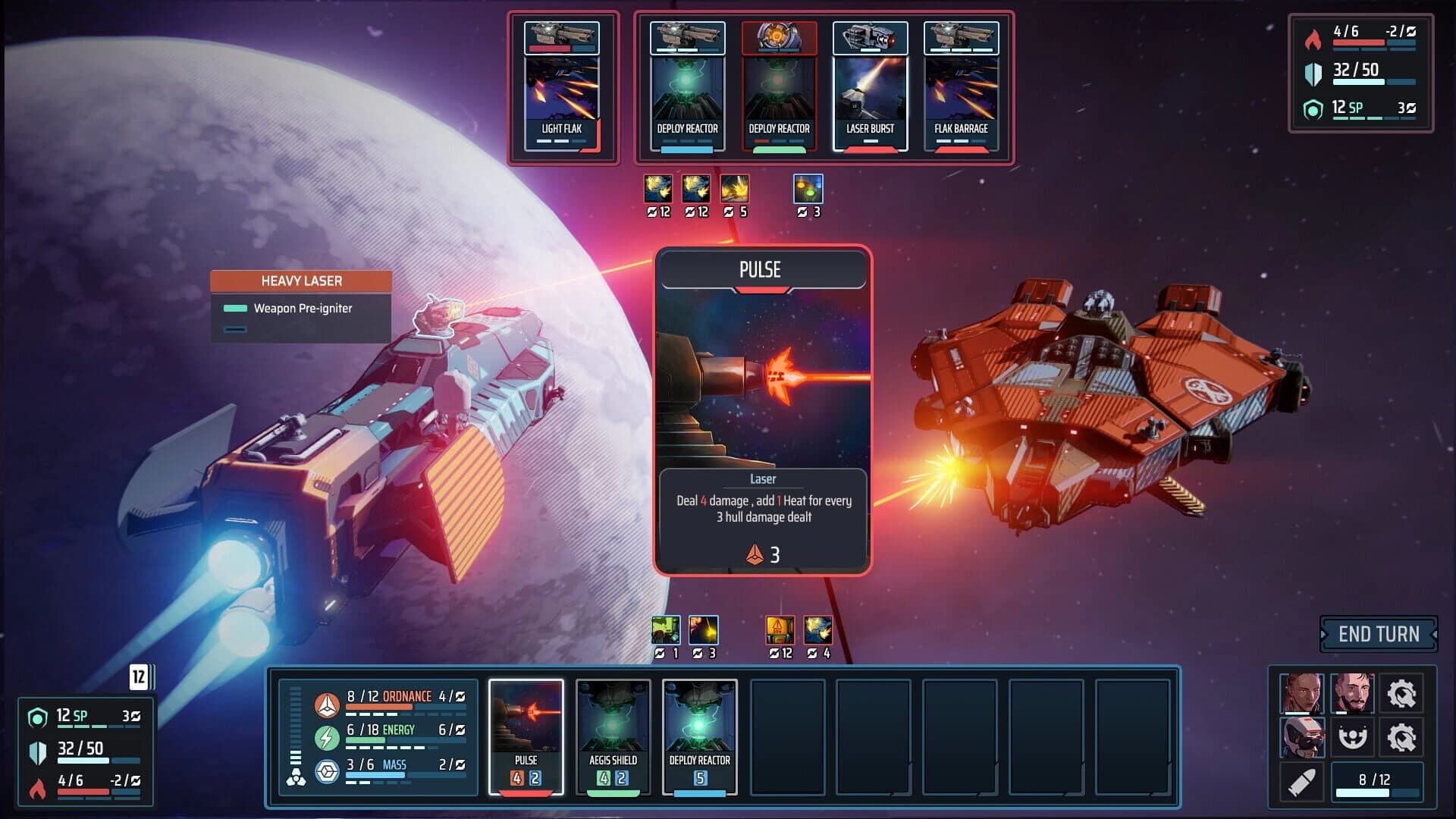Viewport: 1456px width, 819px height.
Task: Click the bullet ammo icon bottom right
Action: (1303, 782)
